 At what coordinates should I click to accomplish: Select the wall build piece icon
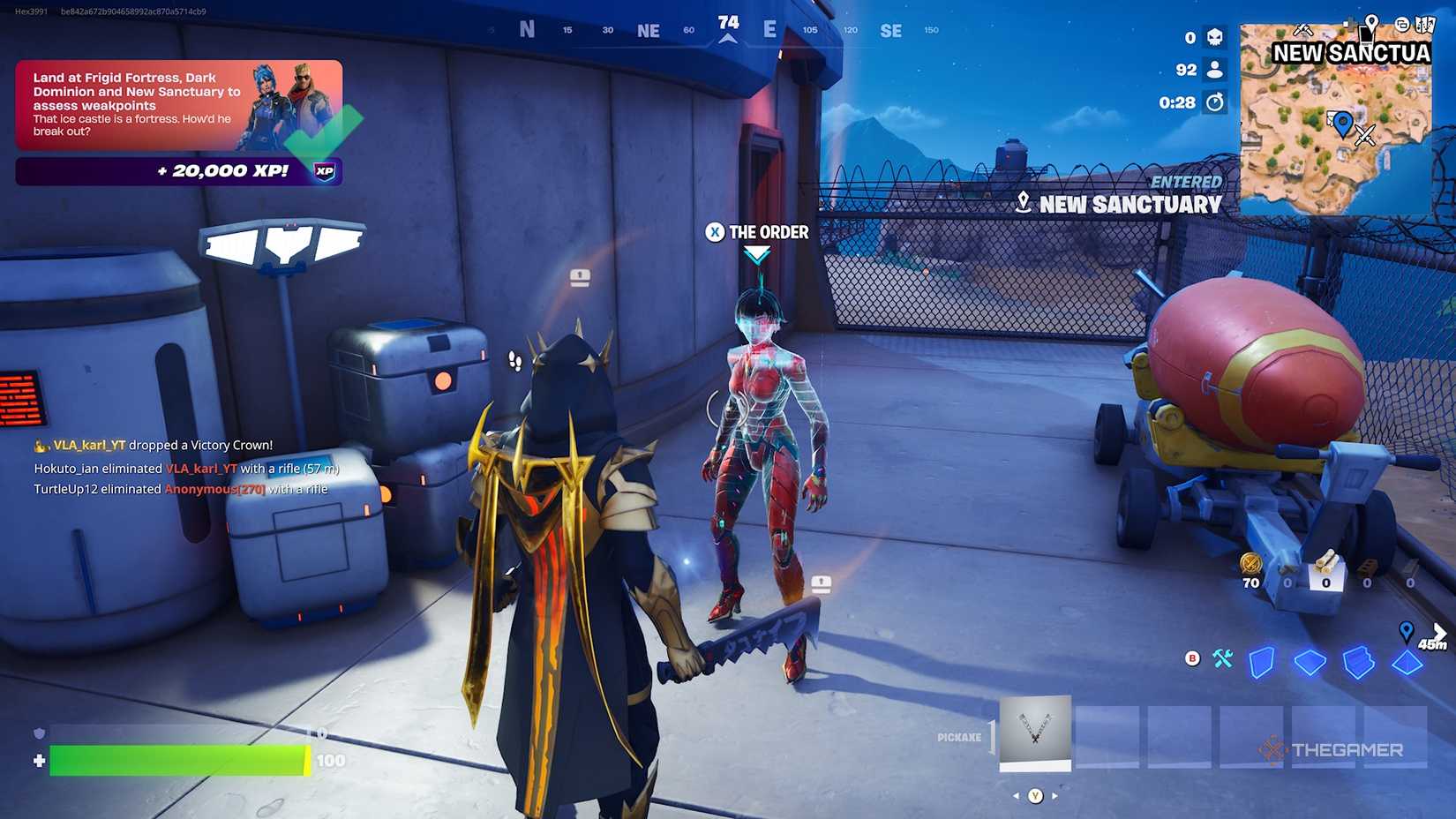click(1262, 663)
